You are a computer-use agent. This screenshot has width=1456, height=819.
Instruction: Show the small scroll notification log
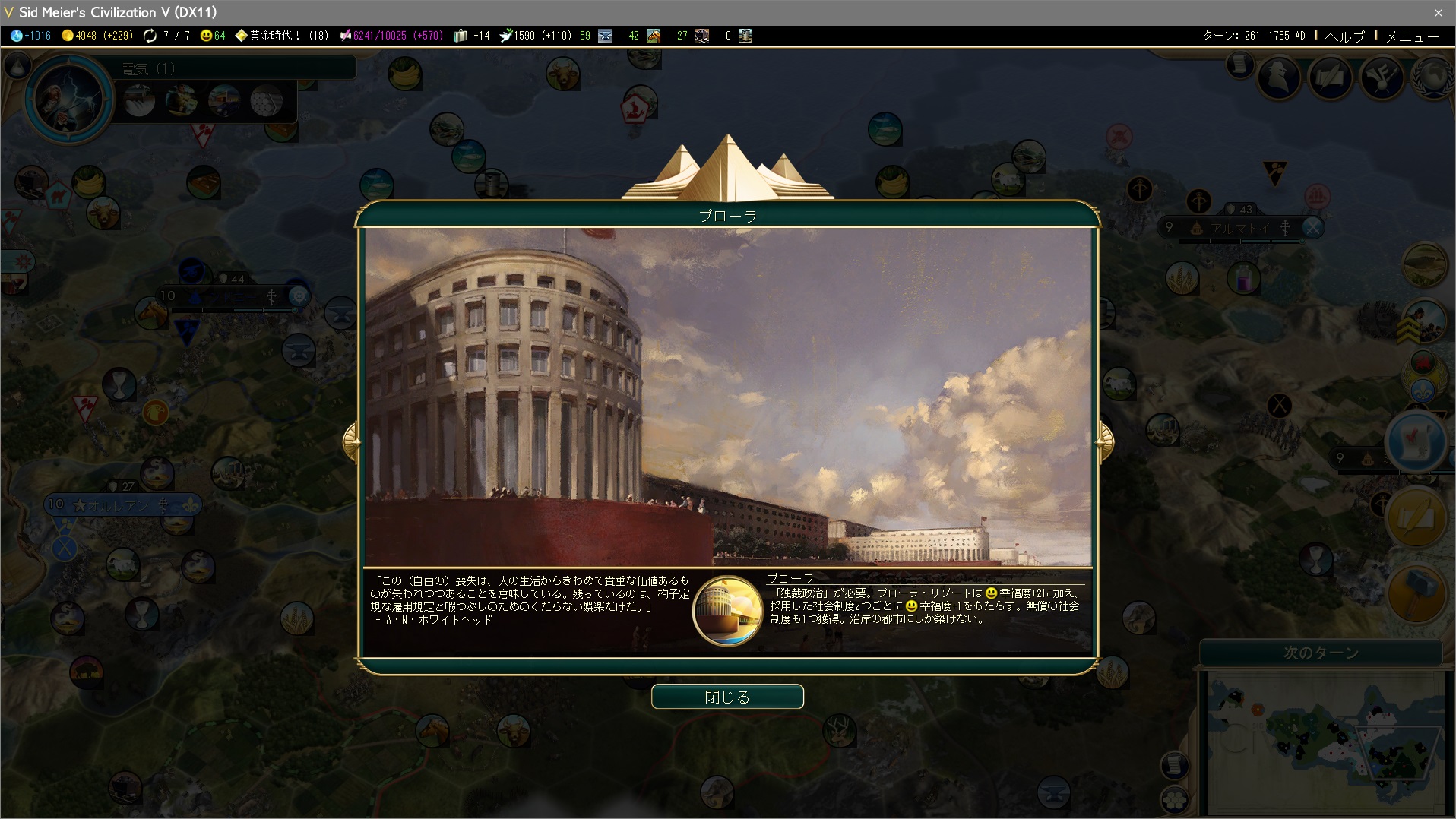click(x=1239, y=65)
